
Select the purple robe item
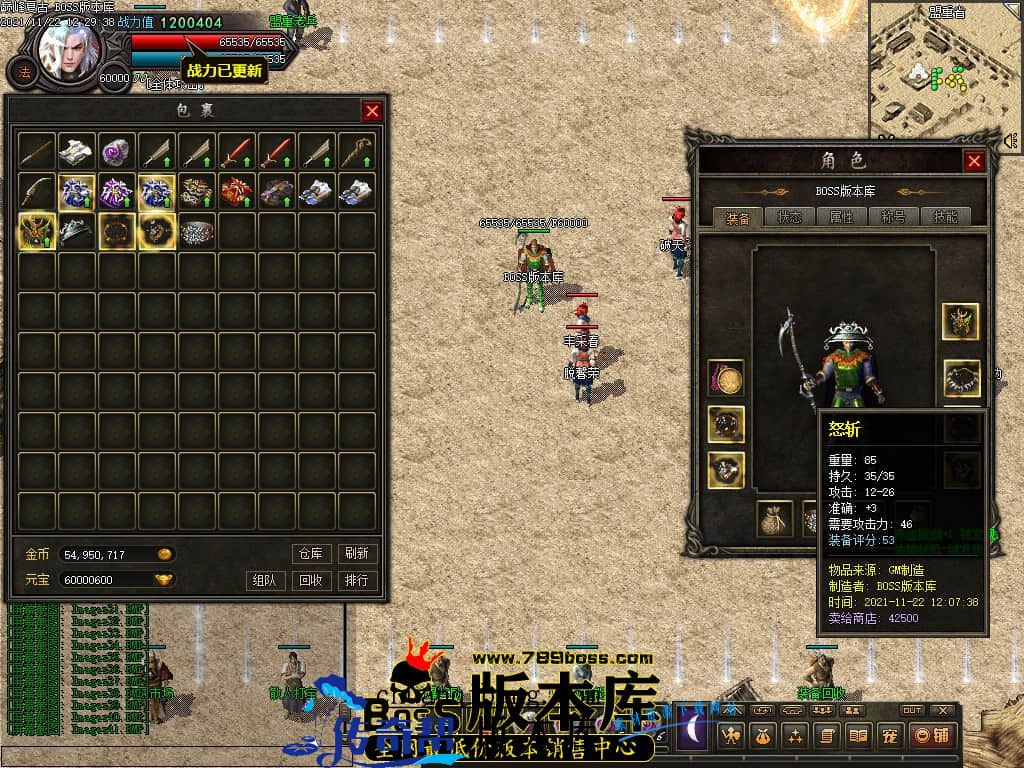[117, 191]
